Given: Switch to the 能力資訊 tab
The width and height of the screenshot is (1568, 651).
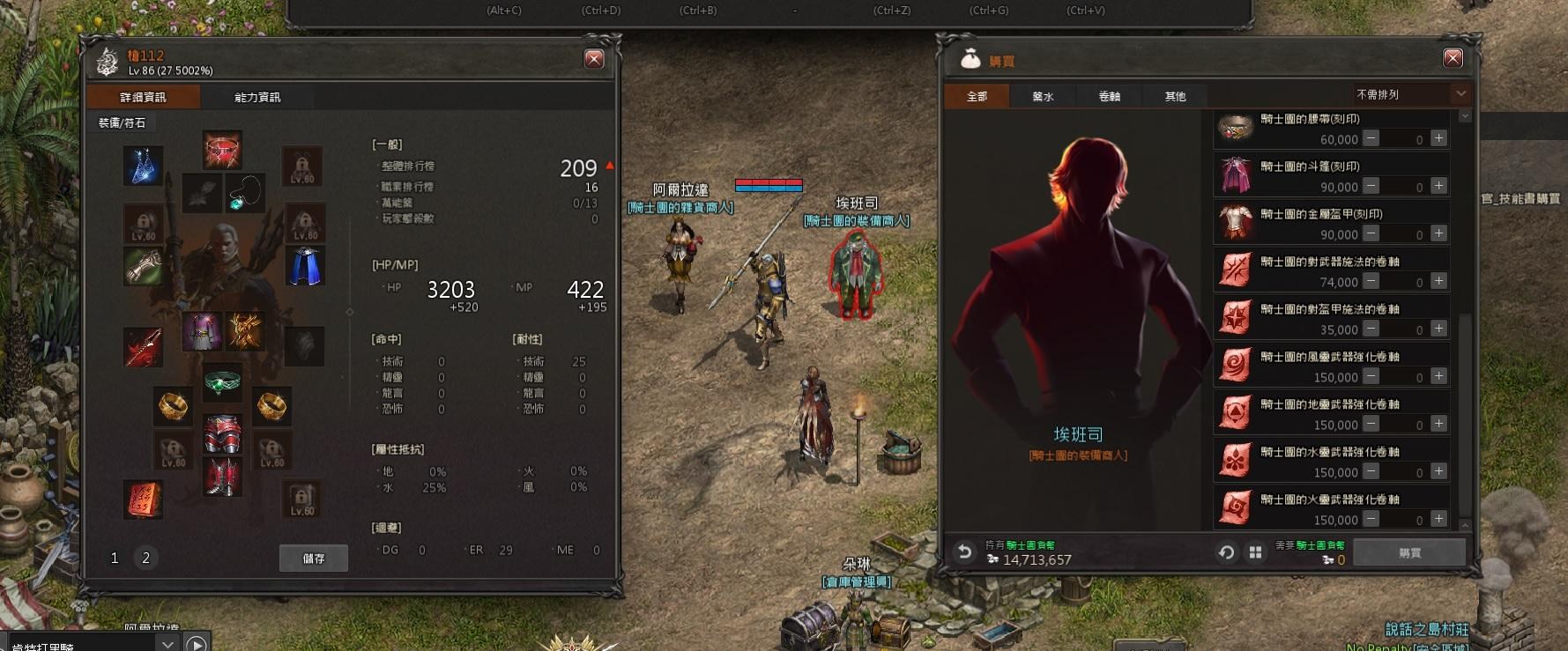Looking at the screenshot, I should 256,97.
